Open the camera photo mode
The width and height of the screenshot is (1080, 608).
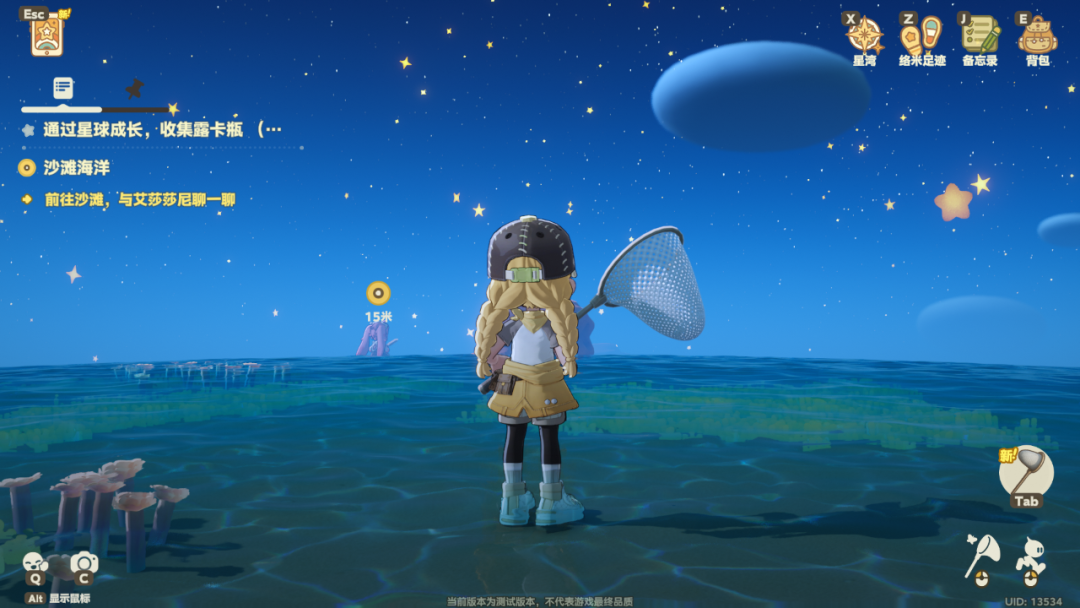point(83,563)
